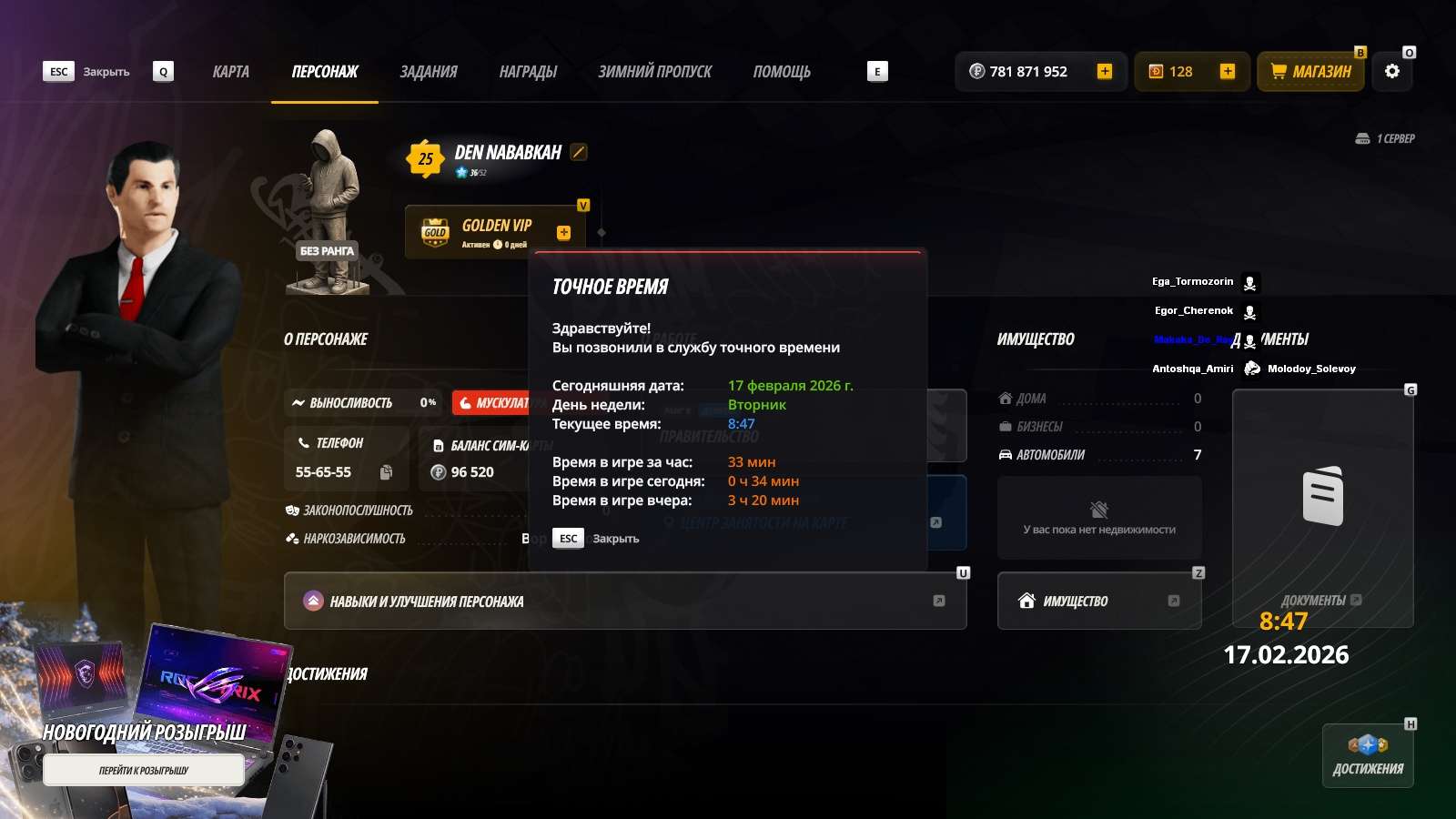Click the 1 сервер indicator
The height and width of the screenshot is (819, 1456).
(x=1385, y=138)
